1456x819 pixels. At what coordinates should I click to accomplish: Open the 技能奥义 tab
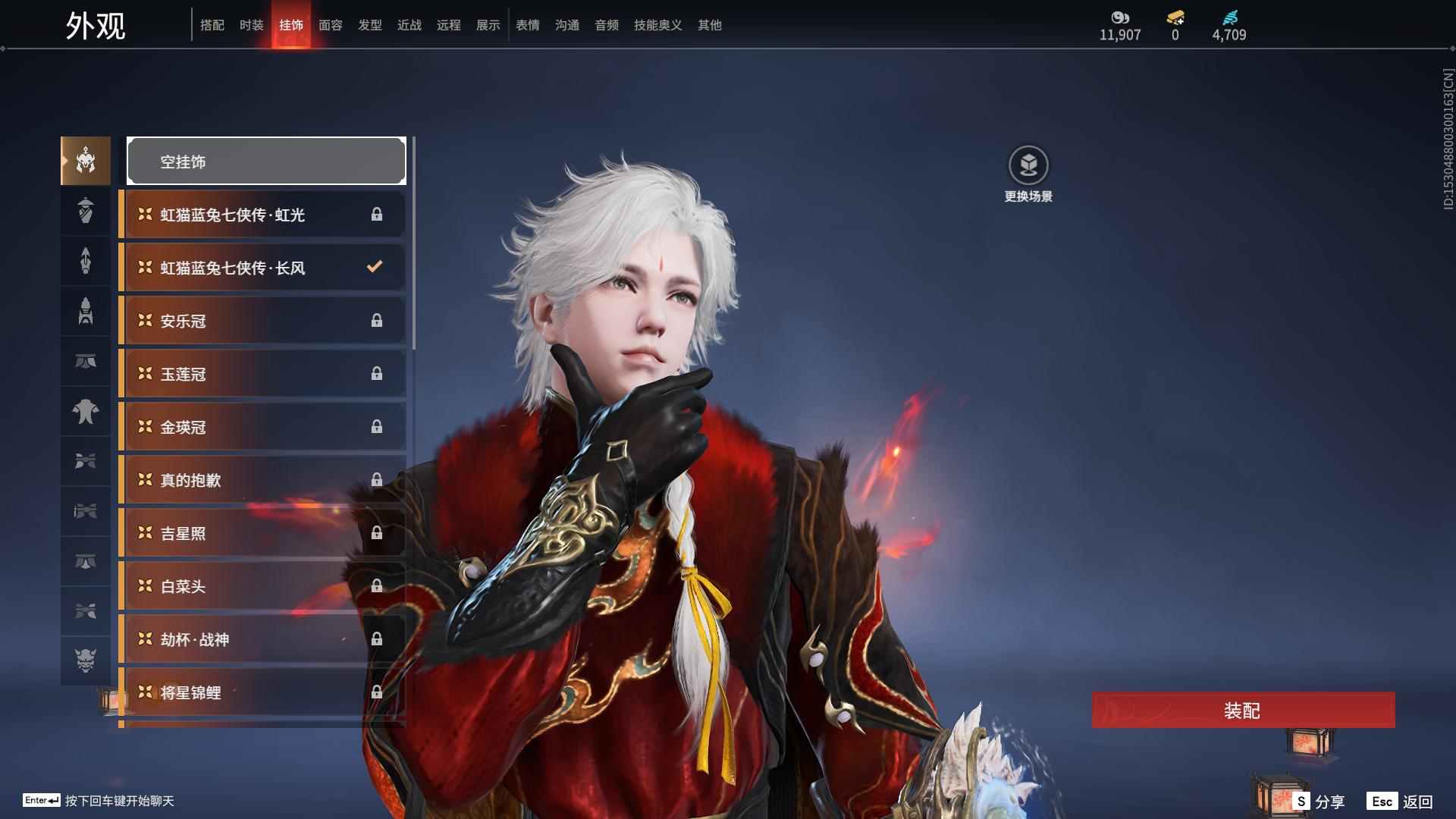coord(658,25)
